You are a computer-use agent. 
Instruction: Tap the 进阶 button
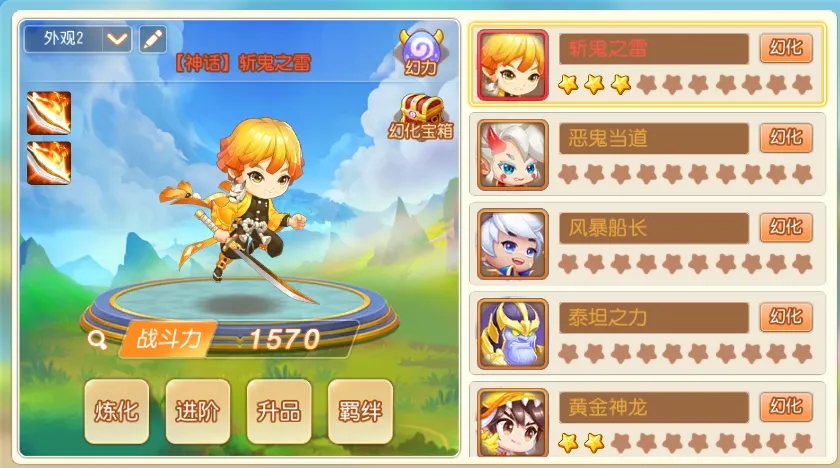[x=197, y=411]
